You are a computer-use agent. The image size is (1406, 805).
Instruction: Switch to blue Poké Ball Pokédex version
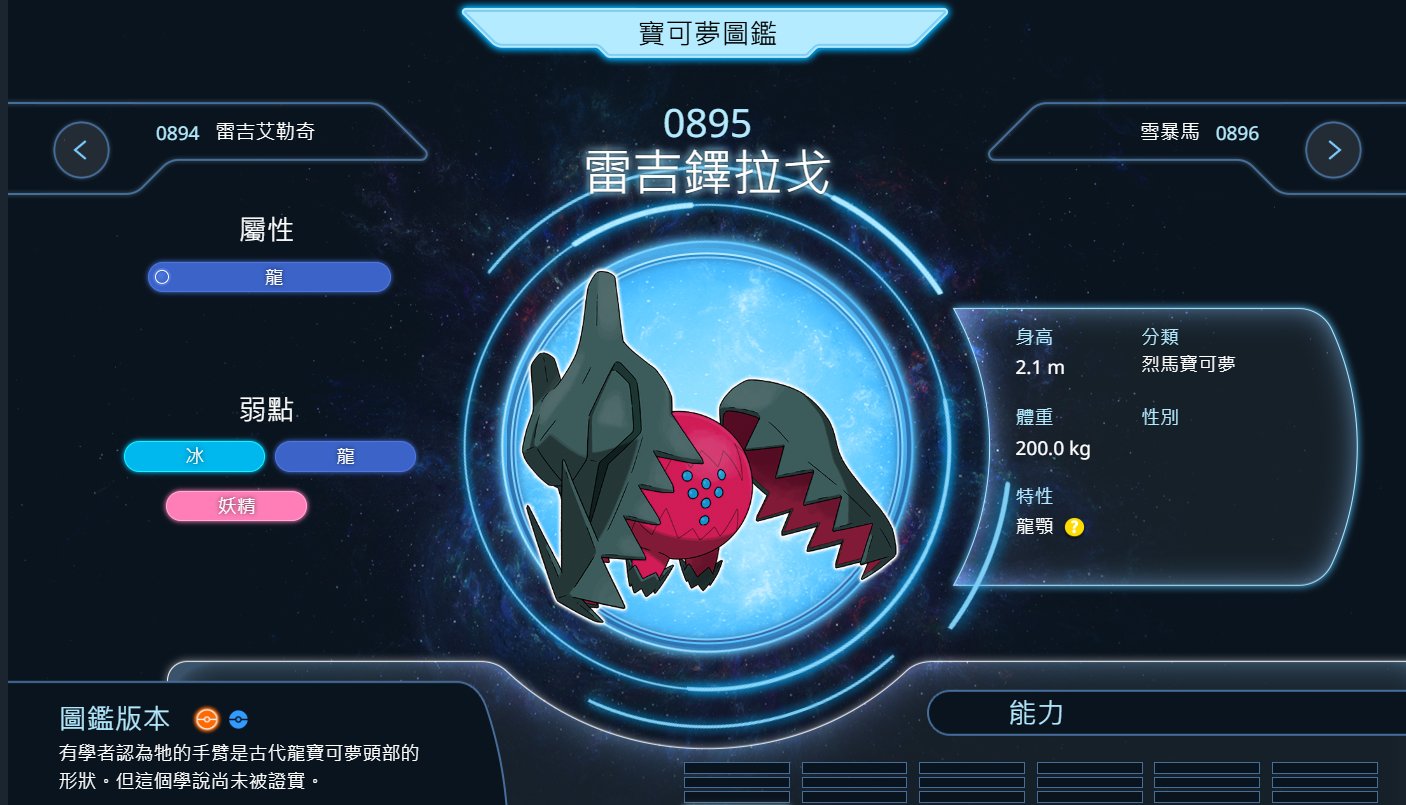click(237, 718)
